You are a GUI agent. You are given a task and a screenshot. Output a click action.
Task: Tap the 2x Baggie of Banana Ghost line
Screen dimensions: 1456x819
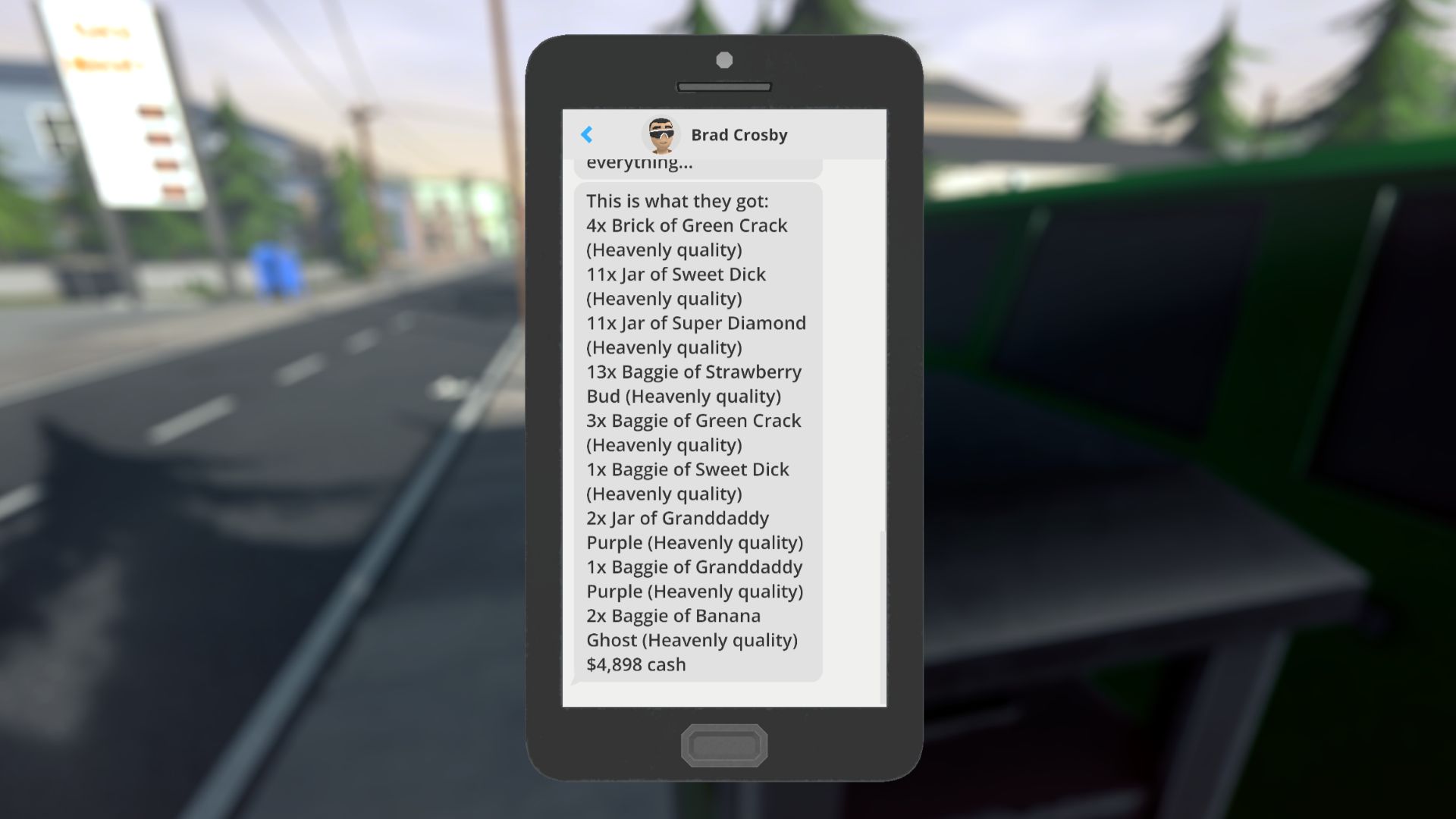point(673,616)
